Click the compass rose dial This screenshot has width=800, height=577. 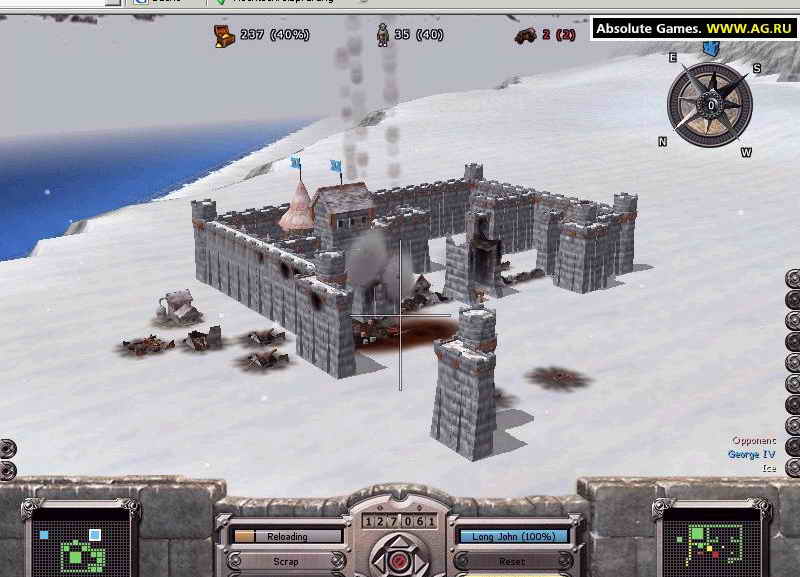point(710,104)
